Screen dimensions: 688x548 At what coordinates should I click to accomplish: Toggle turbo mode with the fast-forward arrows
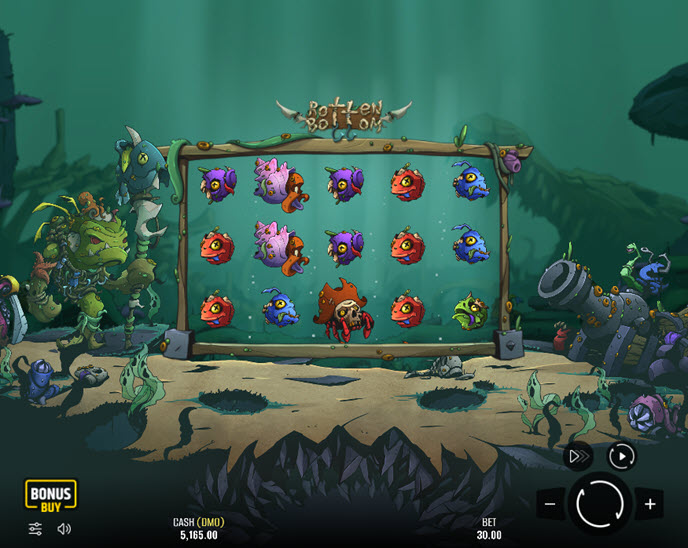pos(578,457)
